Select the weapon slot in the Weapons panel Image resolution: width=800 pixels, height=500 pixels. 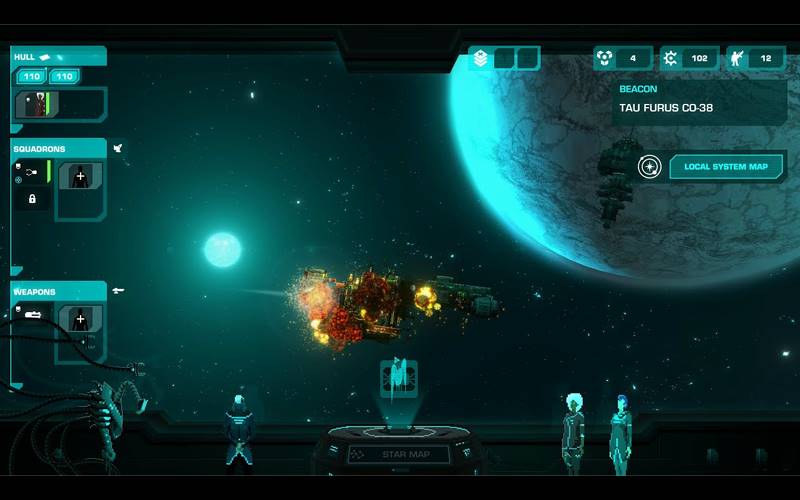pyautogui.click(x=32, y=316)
